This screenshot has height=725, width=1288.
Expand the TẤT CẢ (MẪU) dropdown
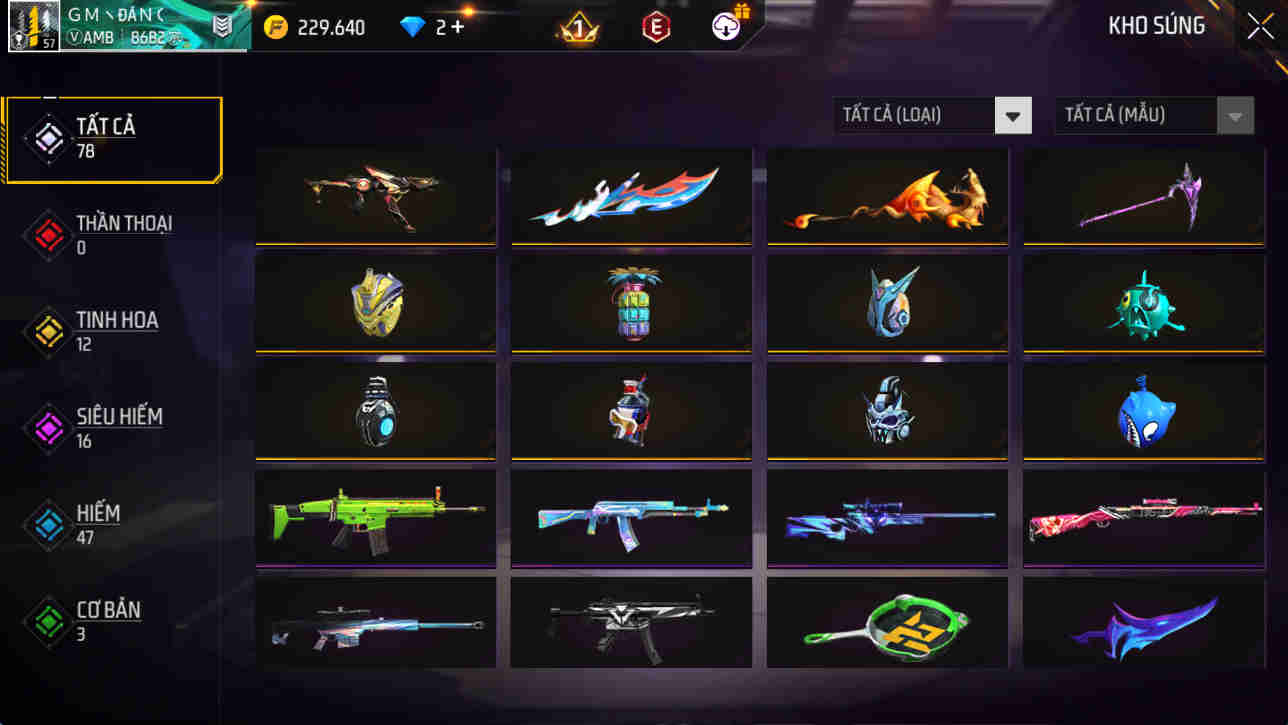pyautogui.click(x=1137, y=115)
